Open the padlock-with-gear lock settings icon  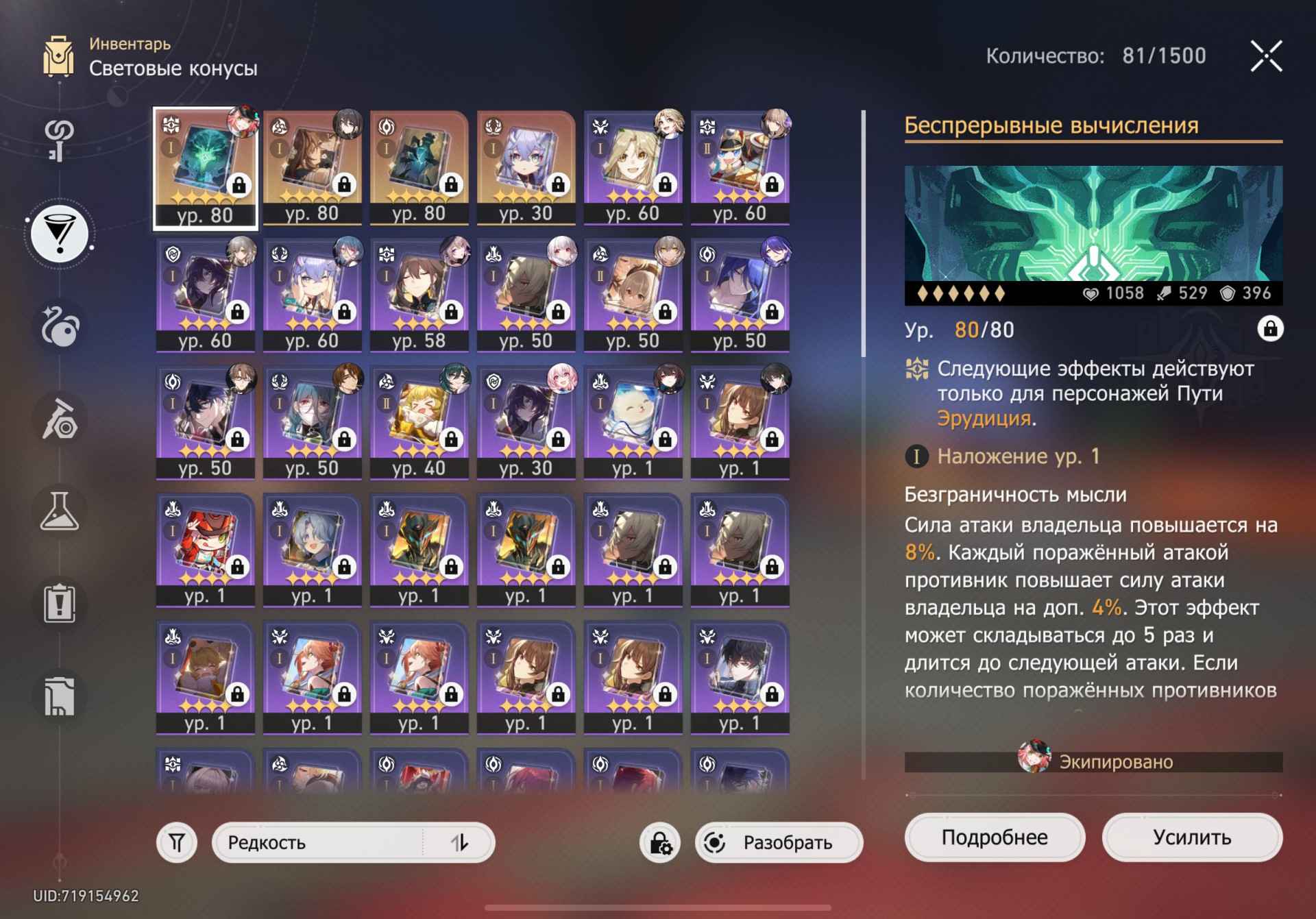pos(659,842)
